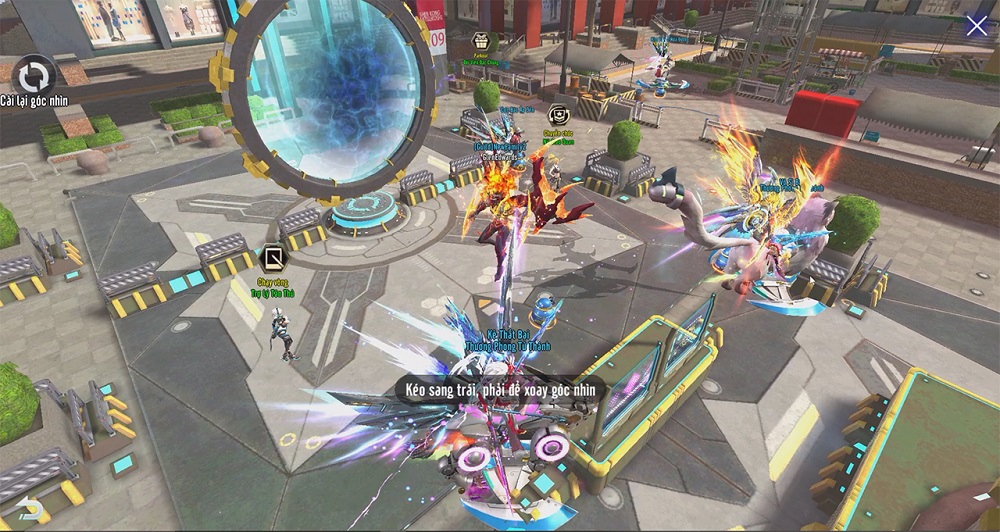The image size is (1000, 532).
Task: Click the curved back arrow icon
Action: pyautogui.click(x=30, y=510)
